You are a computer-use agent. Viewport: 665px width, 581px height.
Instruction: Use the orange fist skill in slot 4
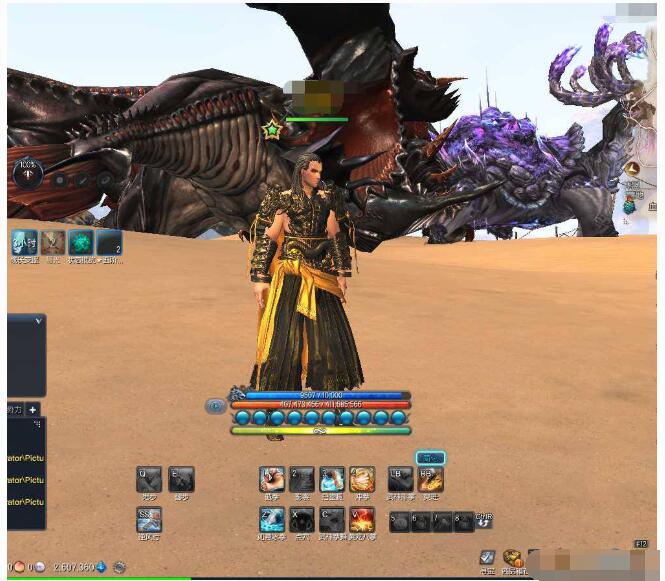click(x=362, y=480)
